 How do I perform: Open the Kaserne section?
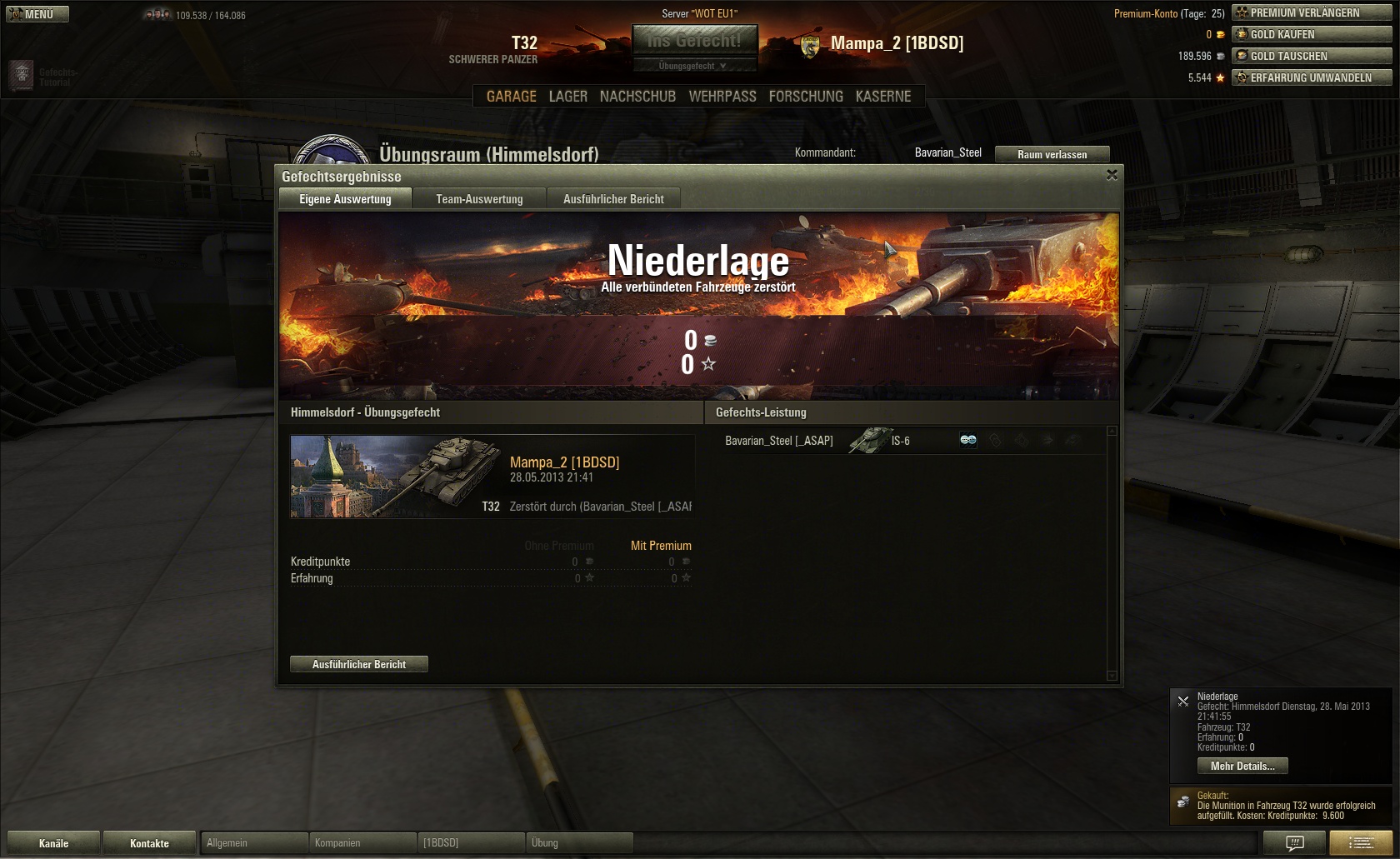point(883,97)
